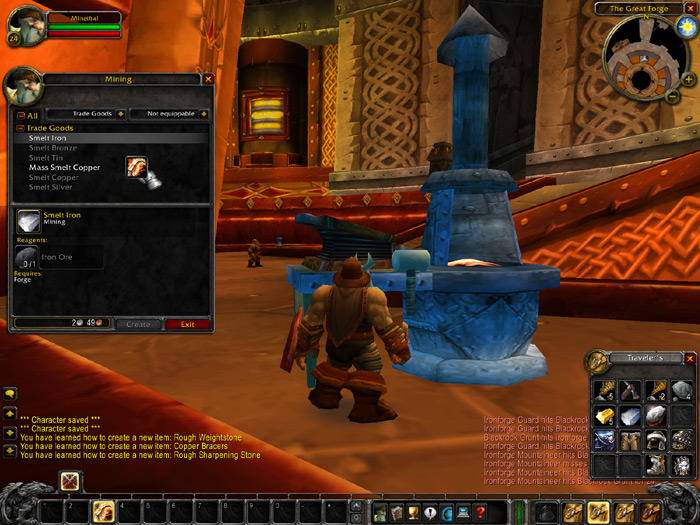Collapse the Trade Goods category
This screenshot has height=525, width=700.
20,128
